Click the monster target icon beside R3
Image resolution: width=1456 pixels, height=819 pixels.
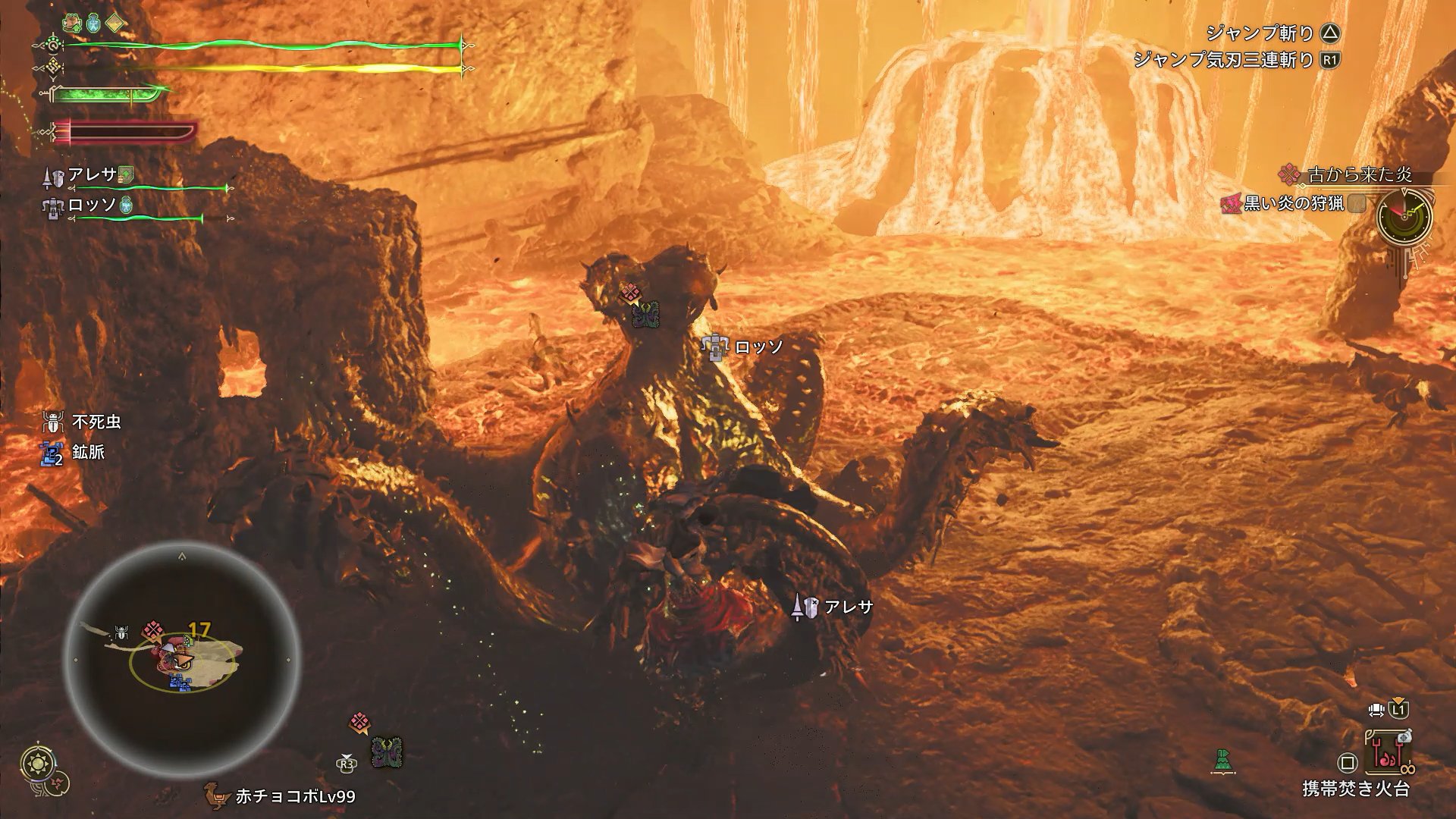pyautogui.click(x=387, y=753)
